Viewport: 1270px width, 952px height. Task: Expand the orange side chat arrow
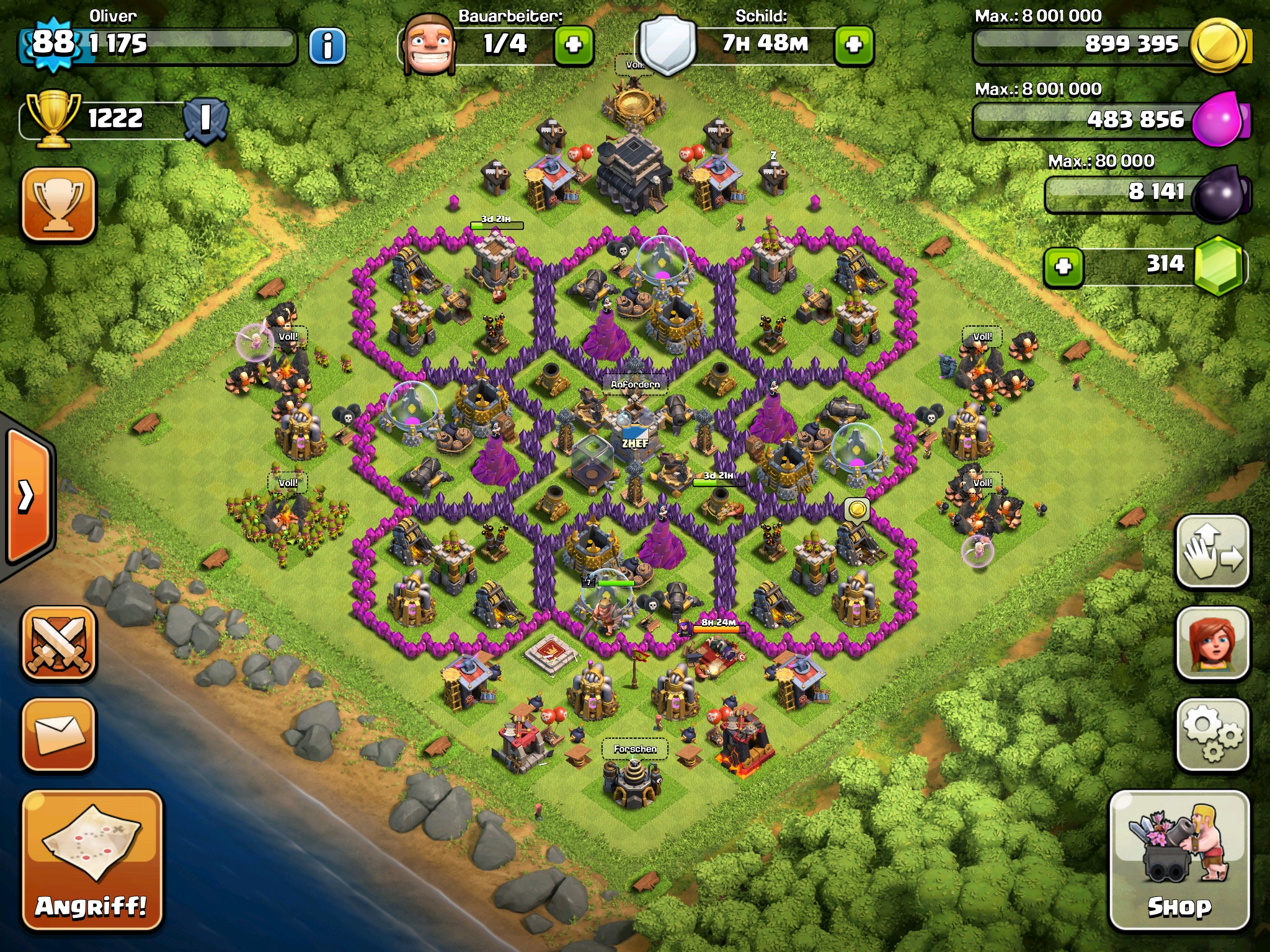[x=28, y=496]
